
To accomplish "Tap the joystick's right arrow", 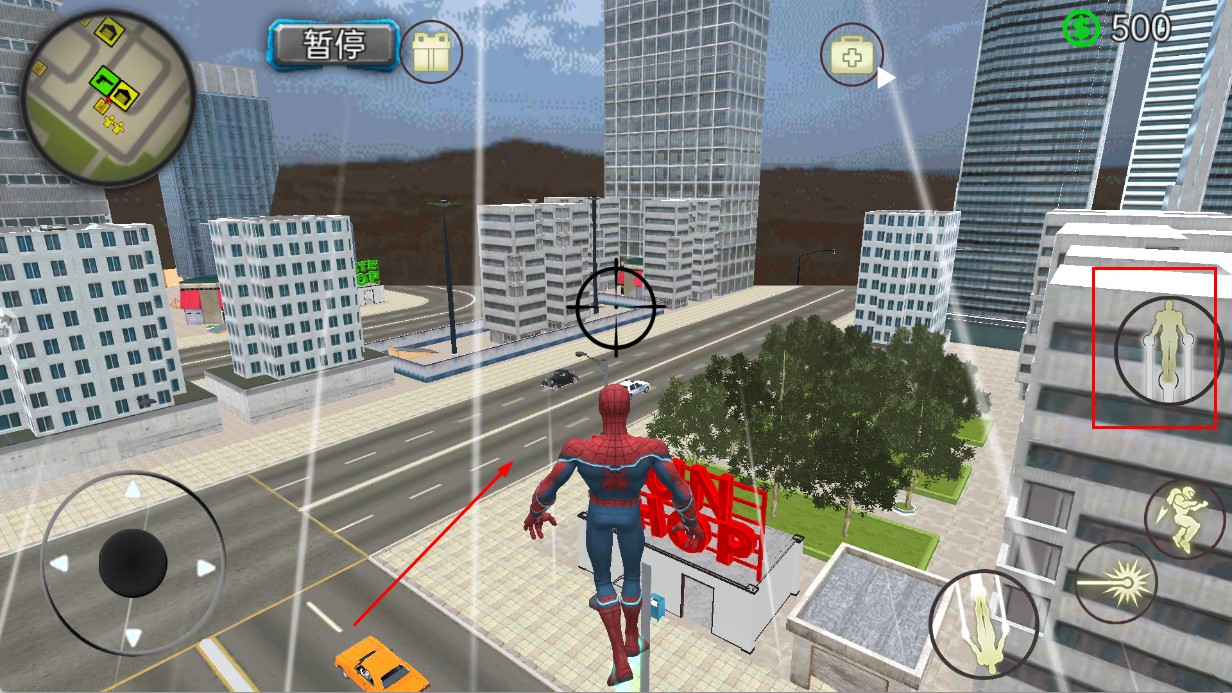I will [206, 568].
